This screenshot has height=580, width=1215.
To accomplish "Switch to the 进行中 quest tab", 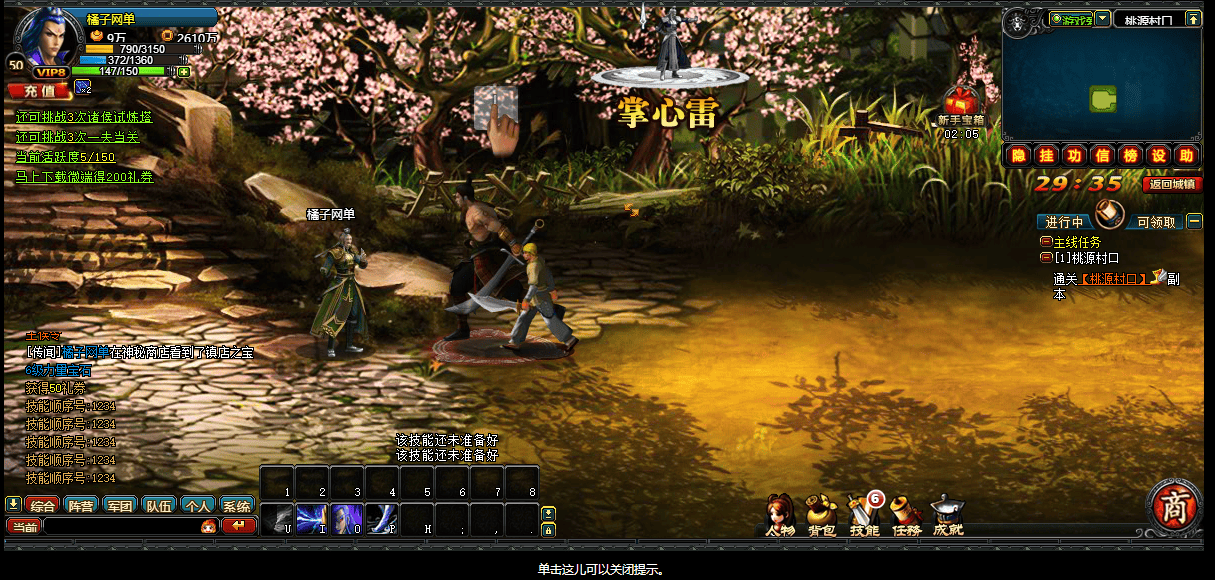I will click(x=1064, y=222).
